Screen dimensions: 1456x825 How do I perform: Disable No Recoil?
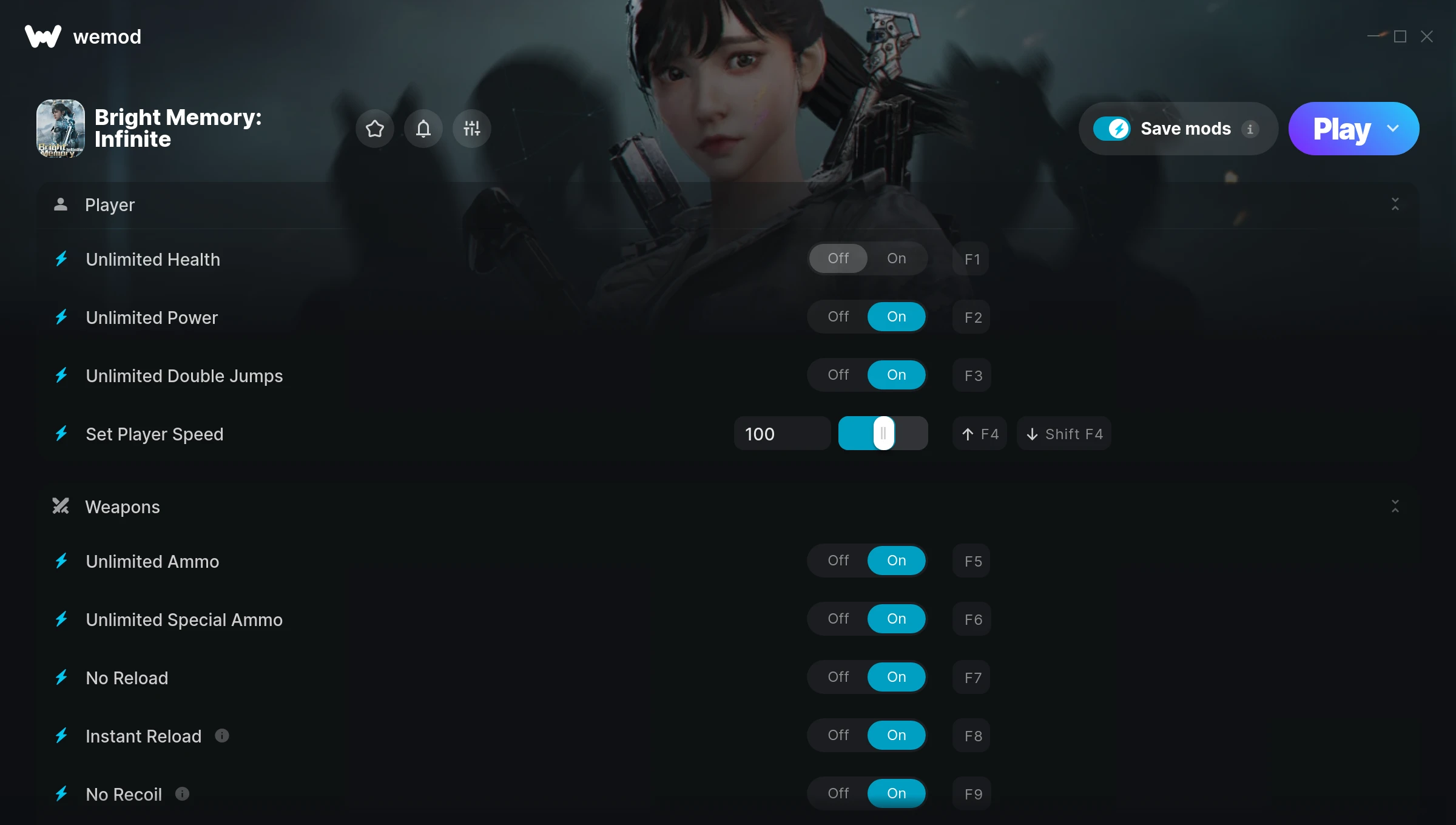click(x=838, y=793)
